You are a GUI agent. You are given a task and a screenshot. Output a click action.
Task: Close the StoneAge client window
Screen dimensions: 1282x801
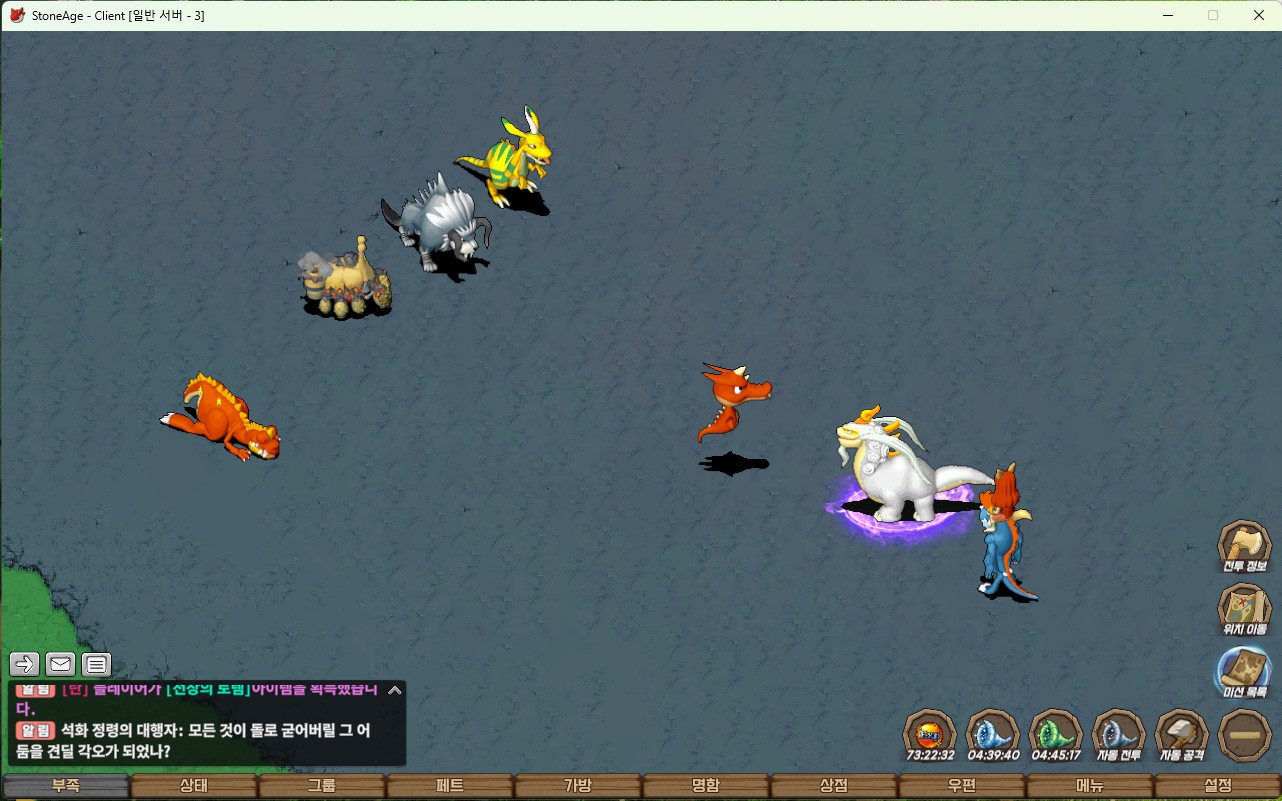click(1259, 15)
